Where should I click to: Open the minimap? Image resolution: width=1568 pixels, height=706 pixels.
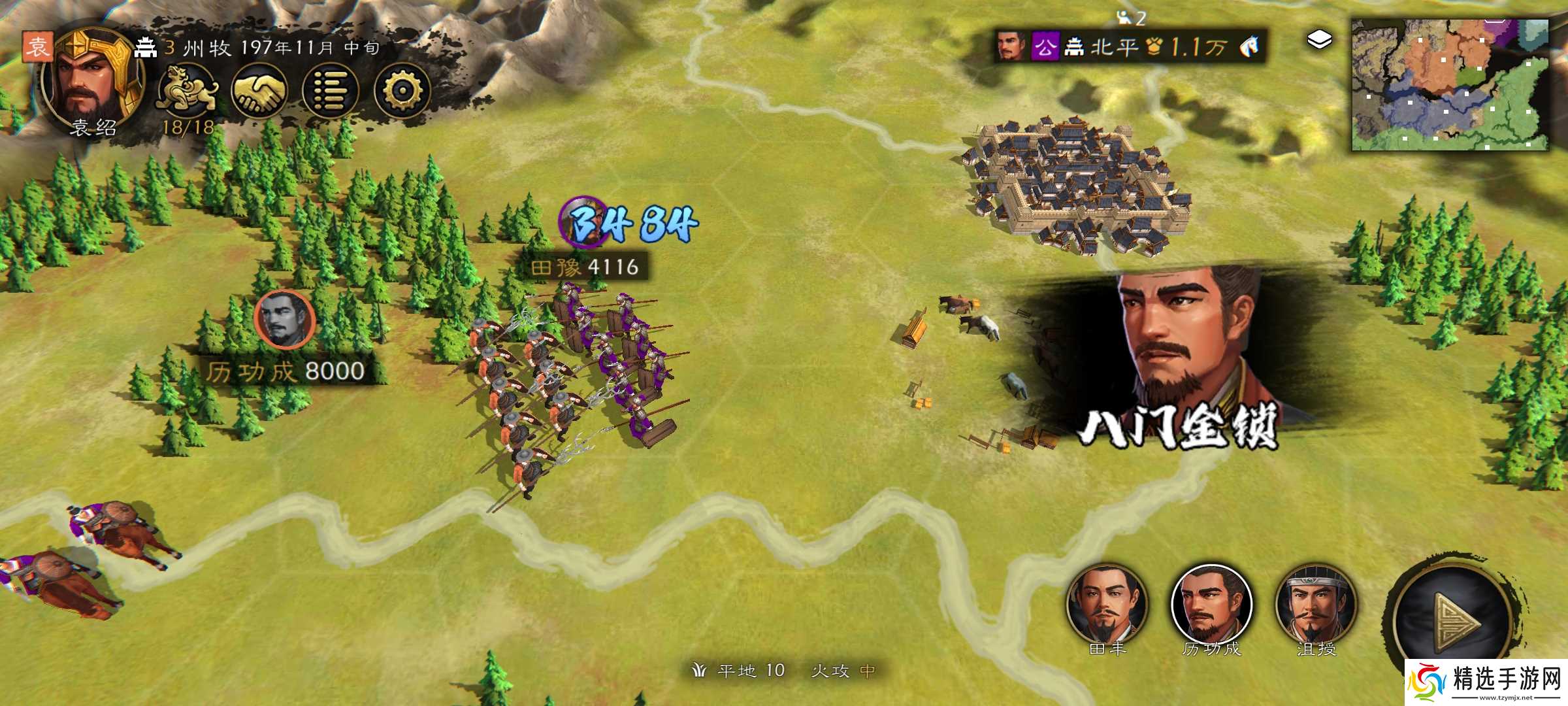click(x=1450, y=85)
